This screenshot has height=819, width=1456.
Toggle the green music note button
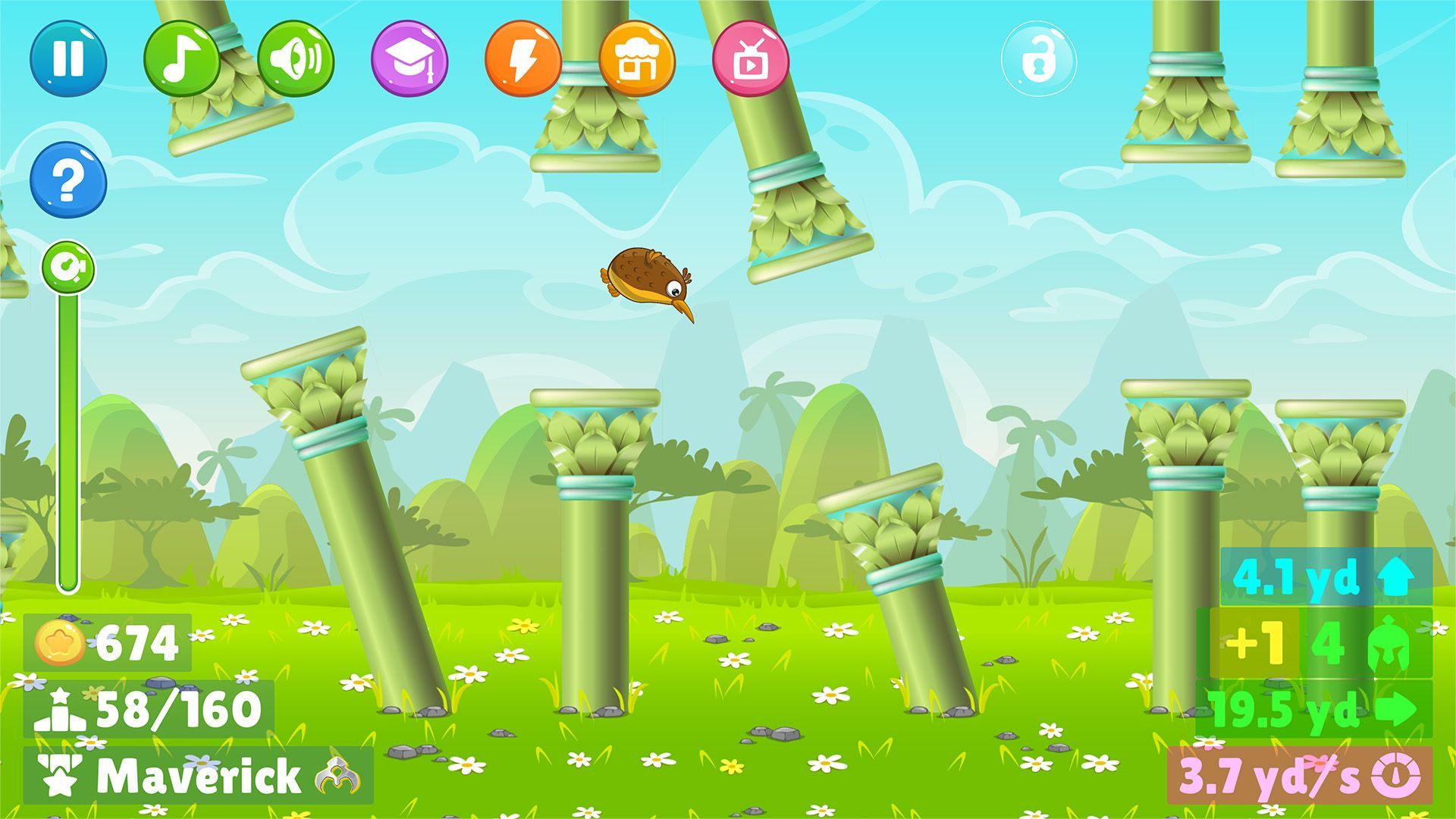tap(182, 59)
